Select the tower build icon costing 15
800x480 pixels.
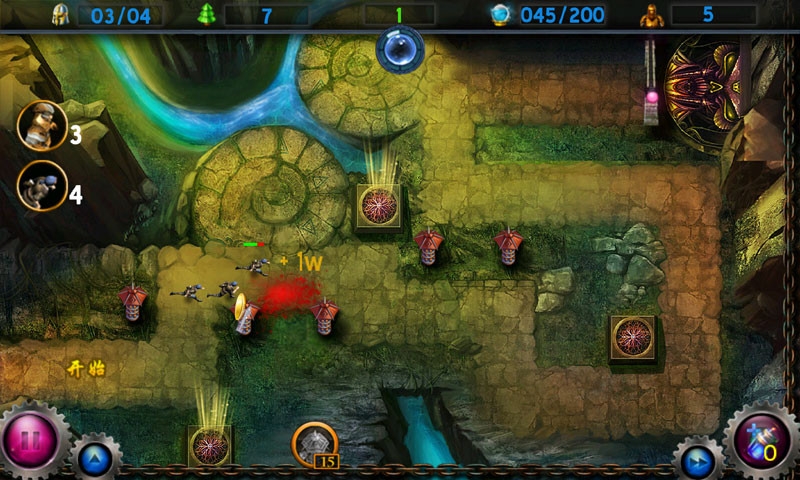point(313,444)
